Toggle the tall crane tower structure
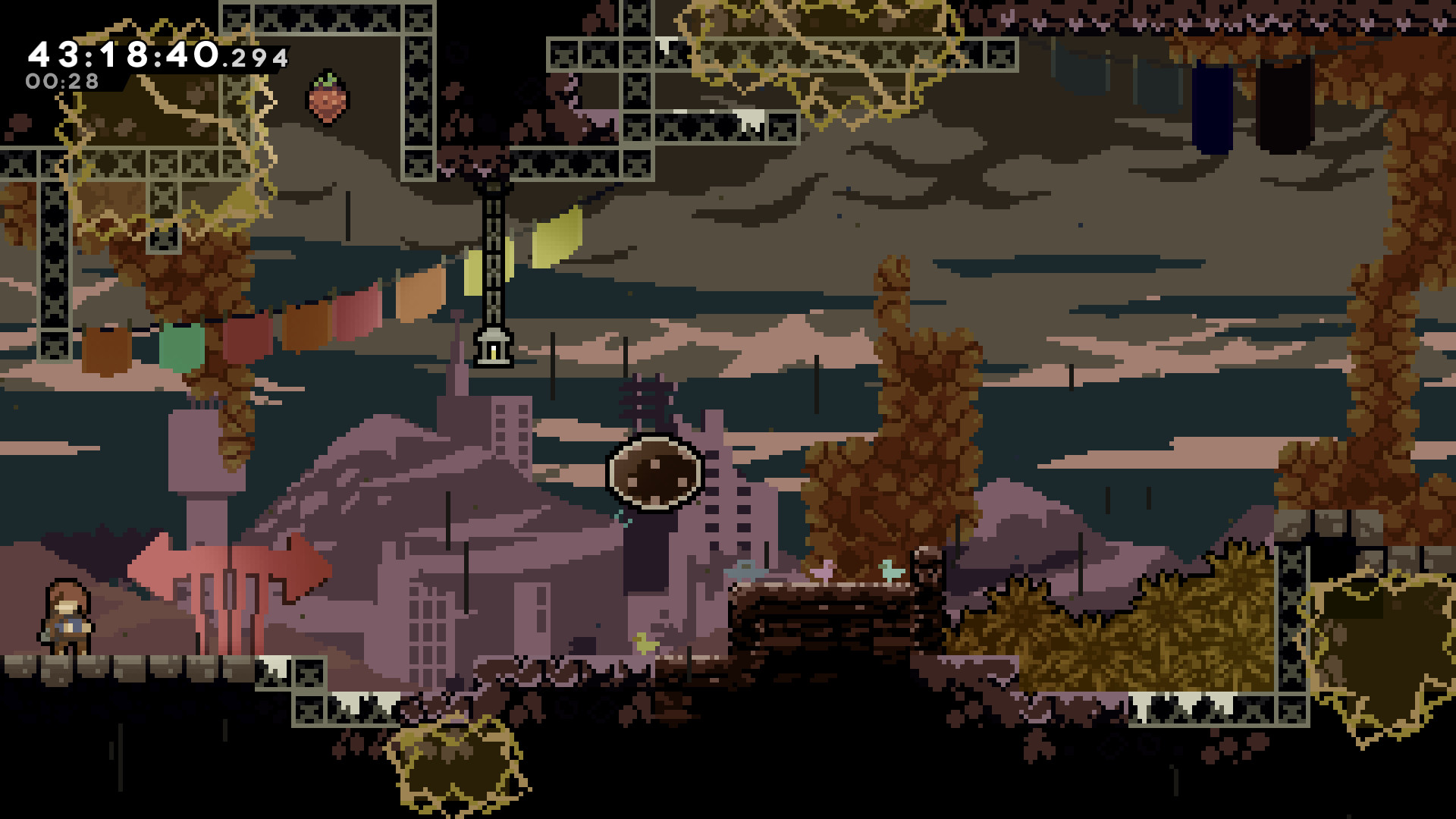This screenshot has height=819, width=1456. coord(494,250)
